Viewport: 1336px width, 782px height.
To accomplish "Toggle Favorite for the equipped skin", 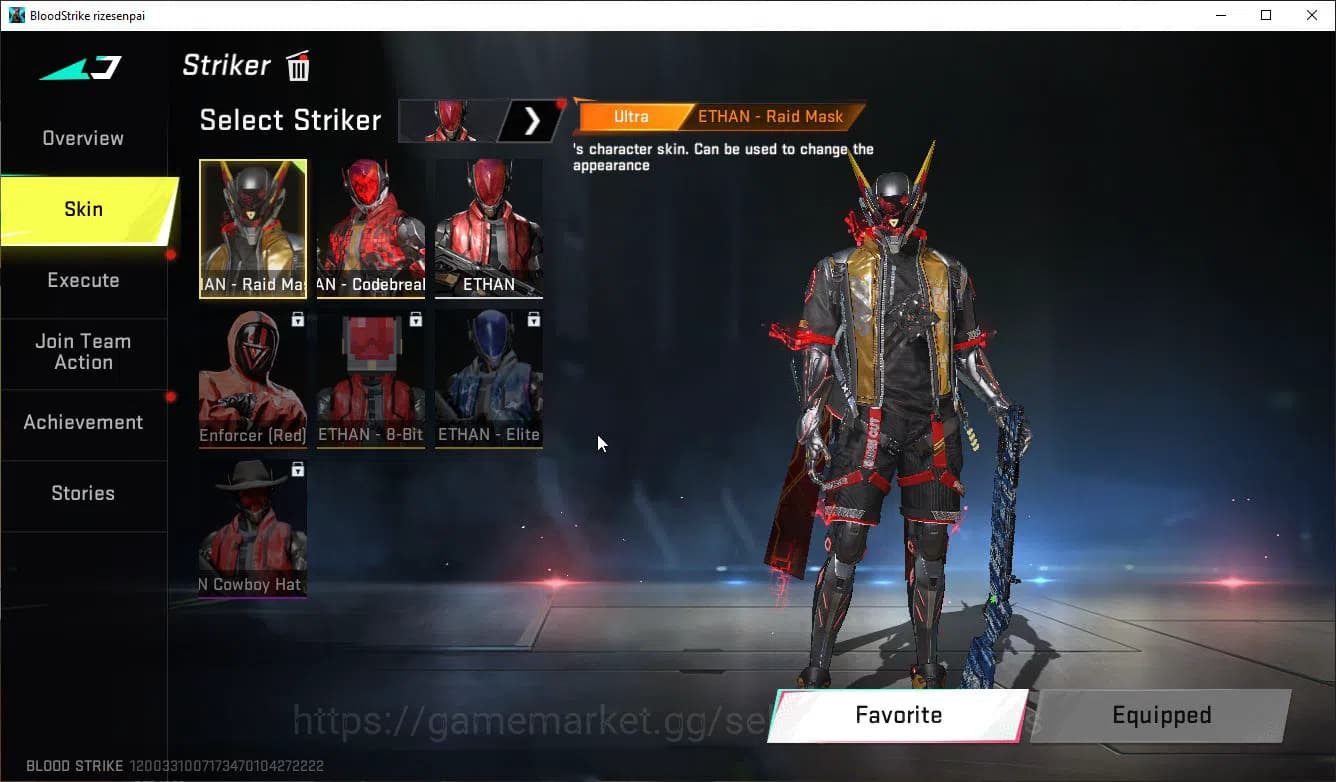I will coord(898,715).
